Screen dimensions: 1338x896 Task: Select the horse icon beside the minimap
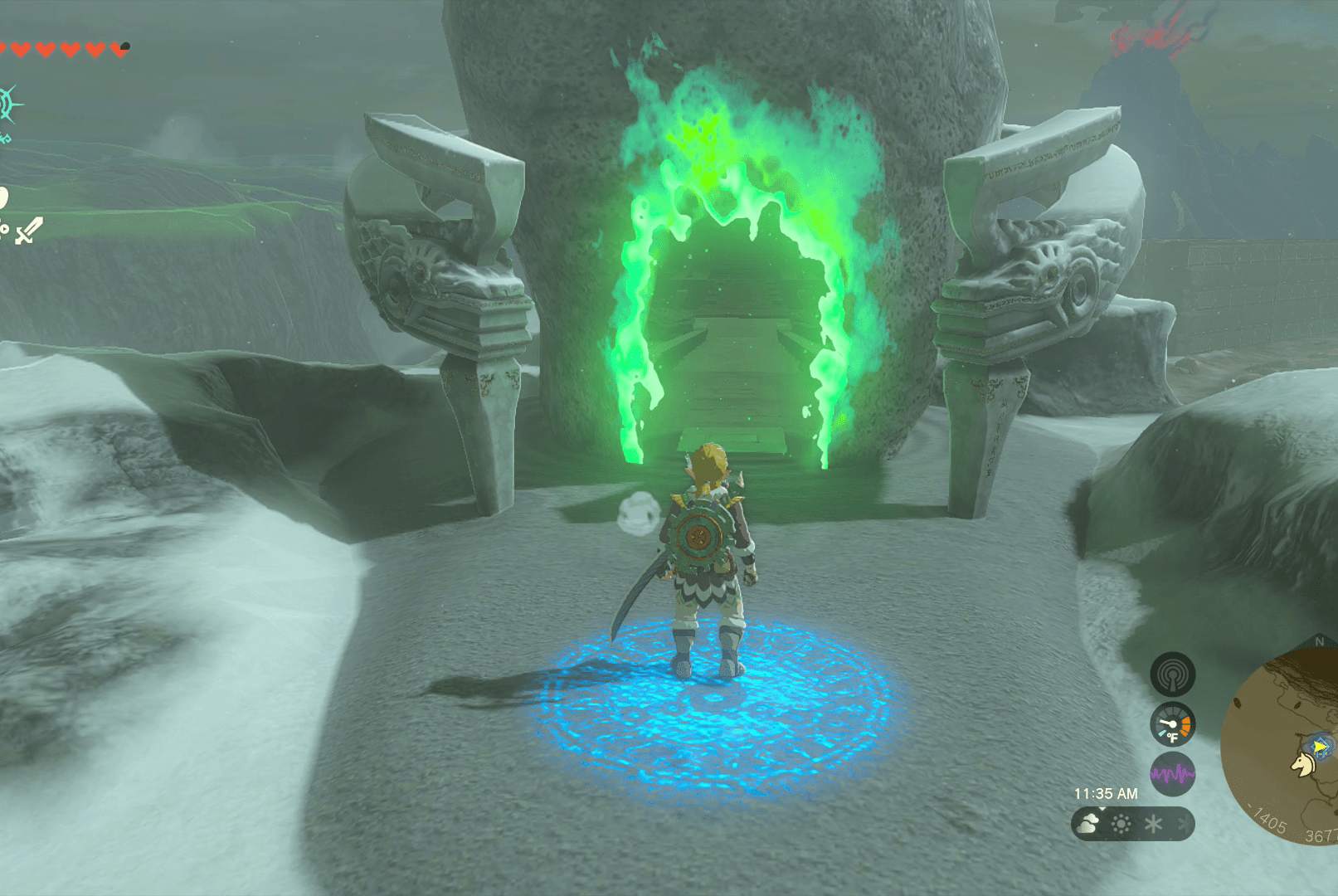click(x=1303, y=766)
